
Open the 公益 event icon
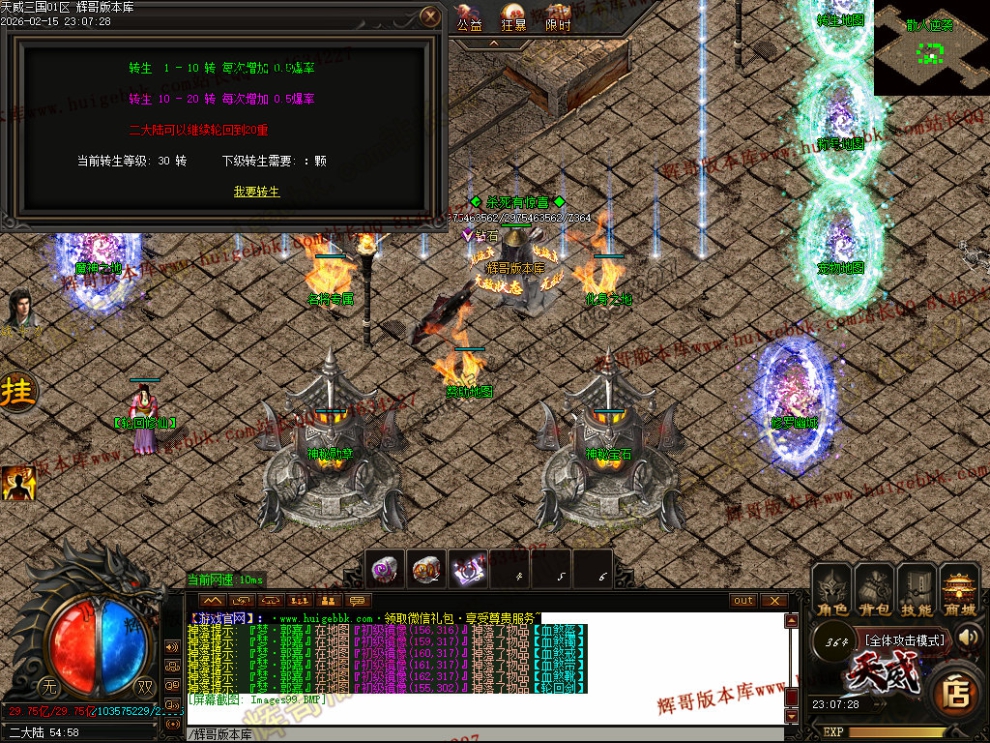point(469,19)
